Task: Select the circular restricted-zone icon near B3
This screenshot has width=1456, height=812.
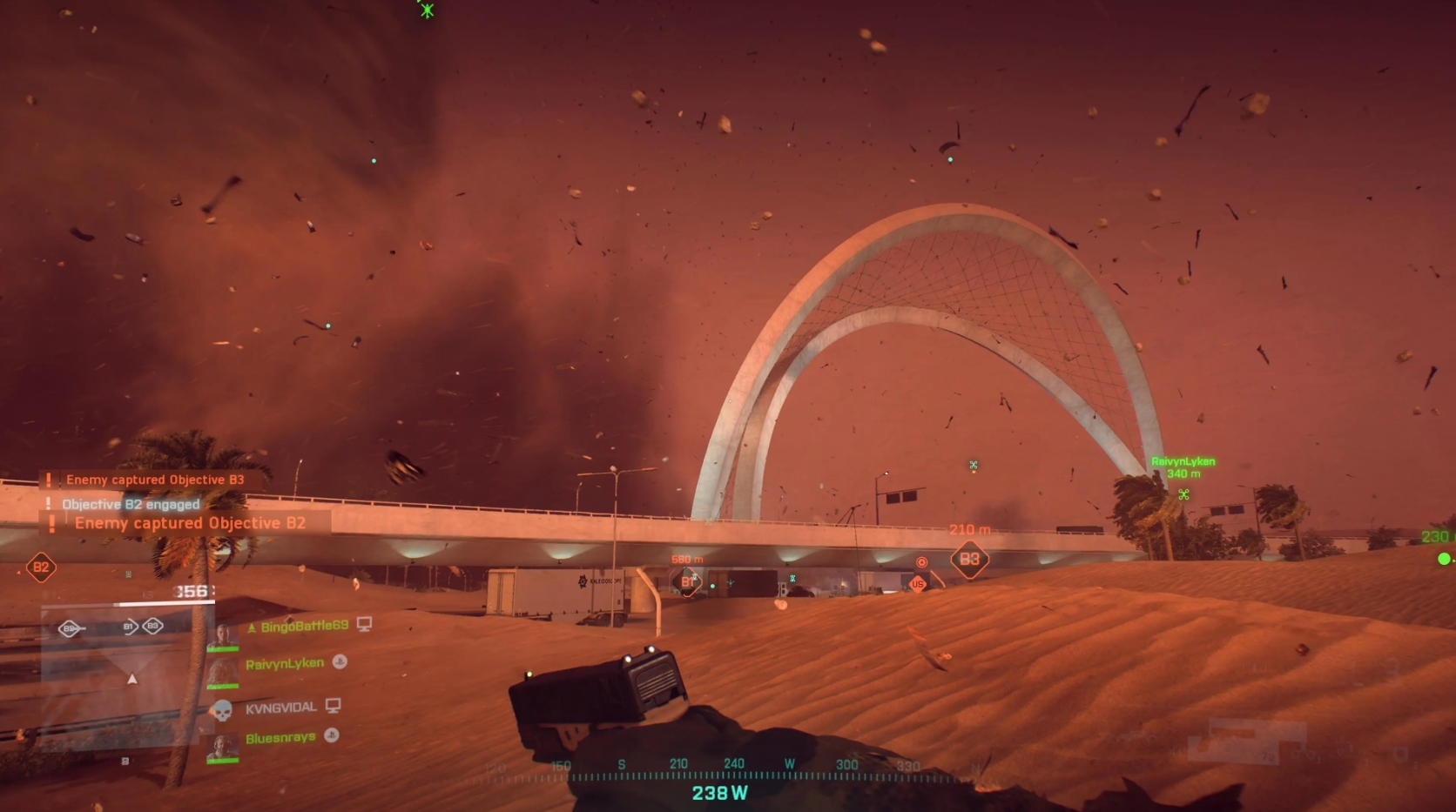Action: (x=921, y=561)
